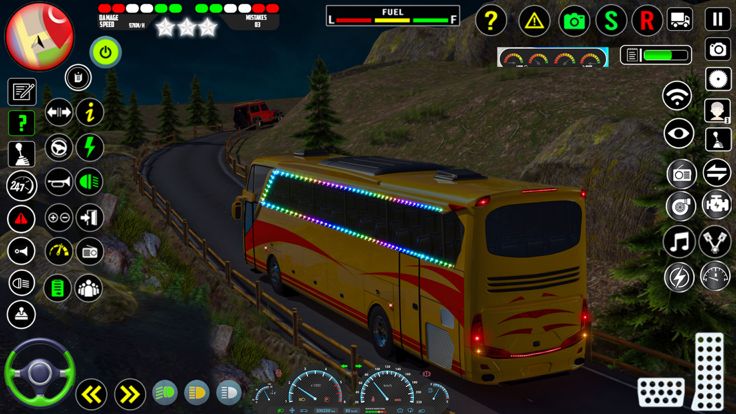Step on the gas pedal
The image size is (736, 414).
click(708, 358)
